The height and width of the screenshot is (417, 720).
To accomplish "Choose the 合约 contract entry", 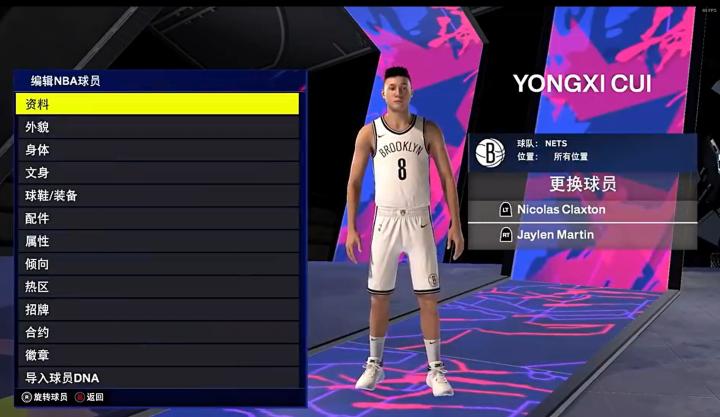I will [157, 332].
